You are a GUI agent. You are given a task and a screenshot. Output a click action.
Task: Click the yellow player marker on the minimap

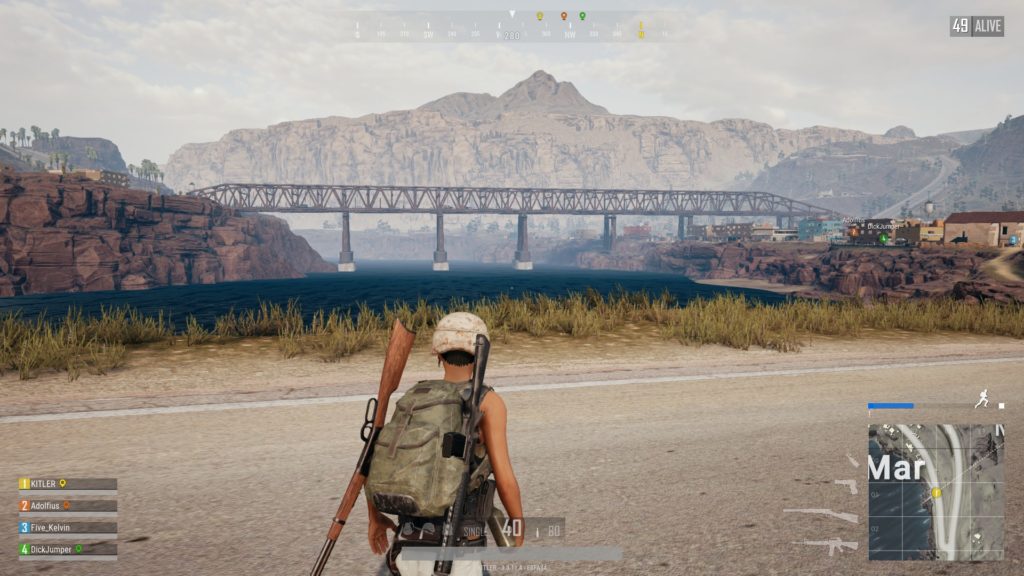click(937, 493)
